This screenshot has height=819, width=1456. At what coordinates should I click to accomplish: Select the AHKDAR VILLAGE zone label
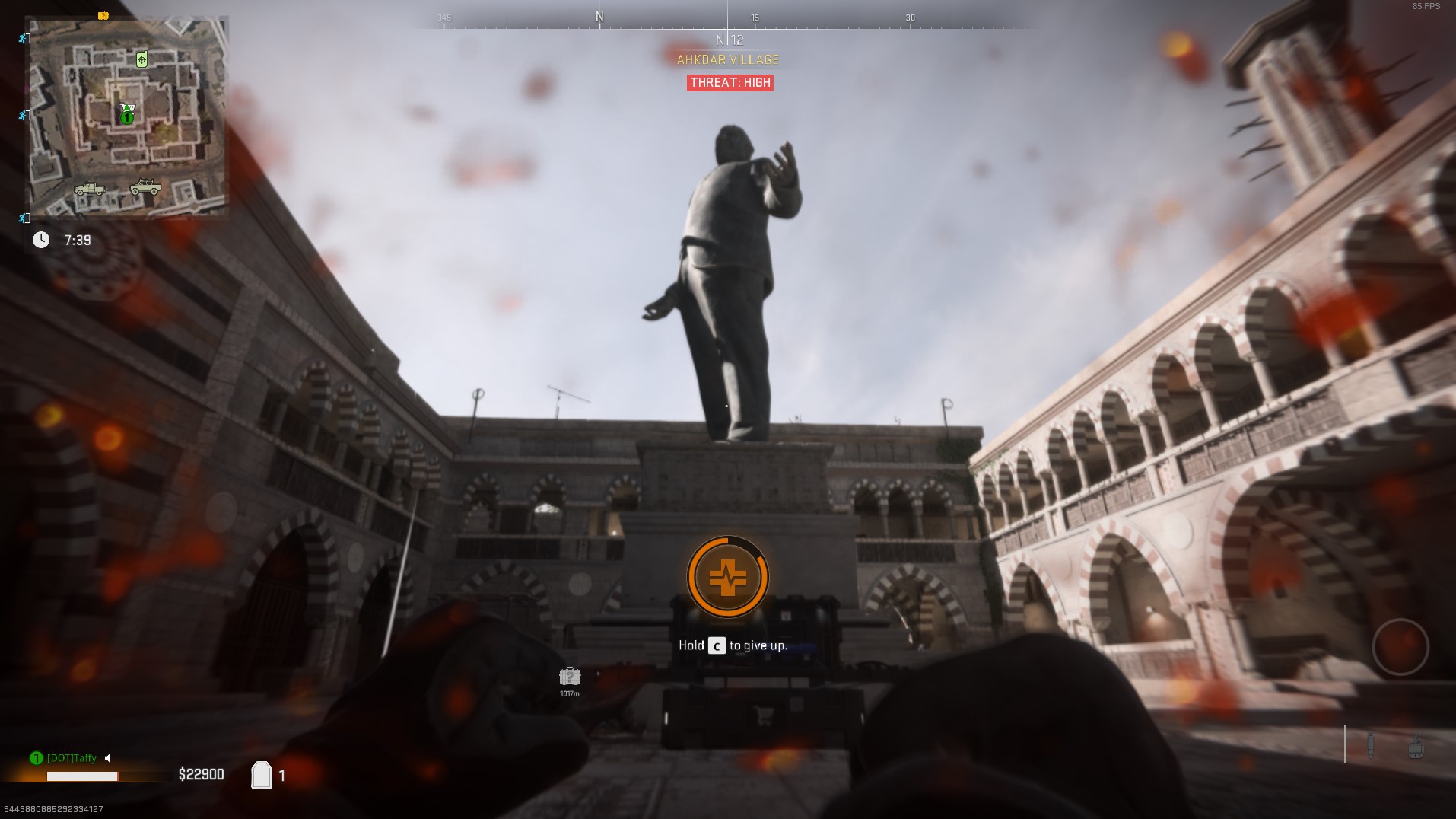pyautogui.click(x=728, y=59)
